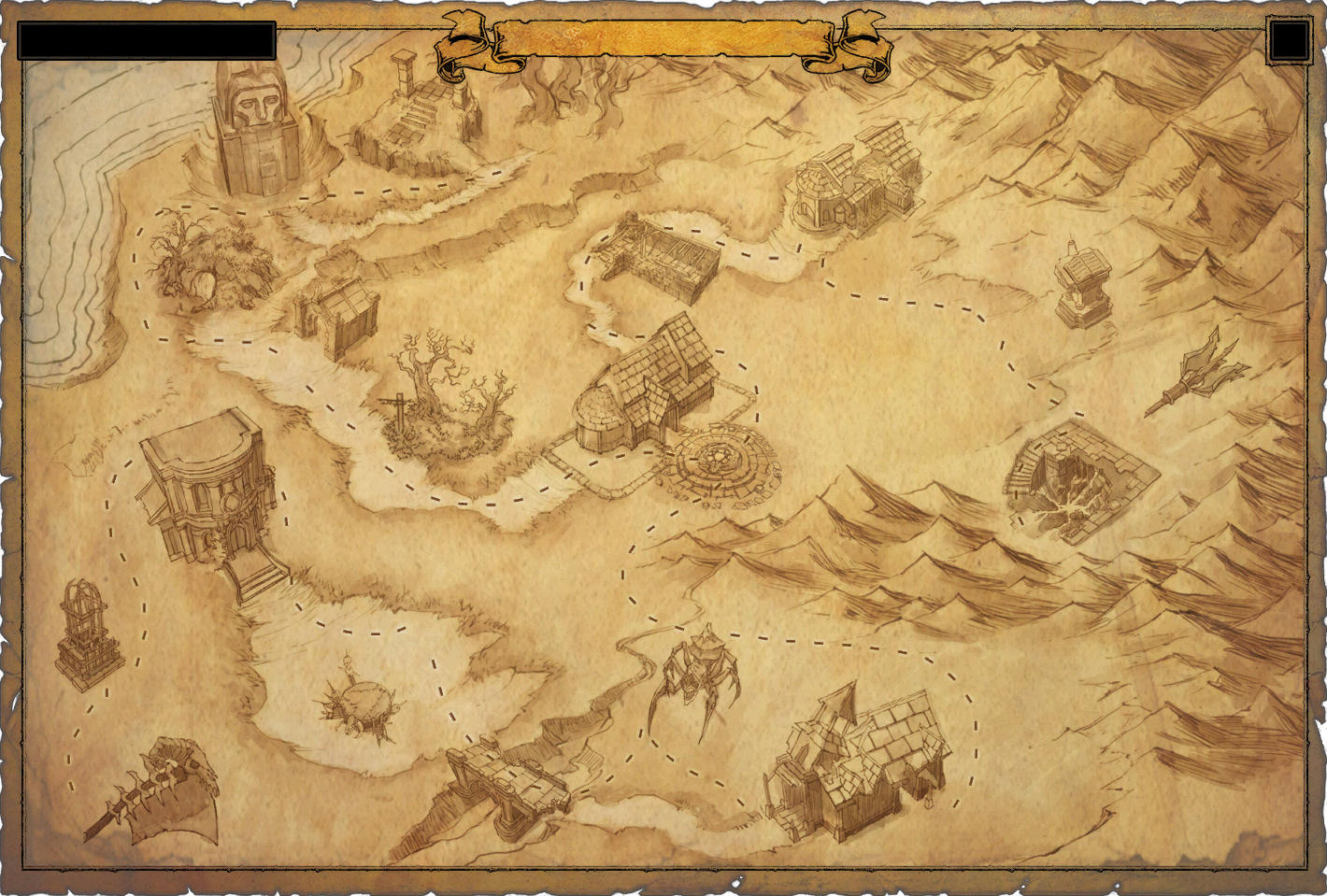1327x896 pixels.
Task: Click the golden title banner scroll at the top
Action: coord(663,37)
